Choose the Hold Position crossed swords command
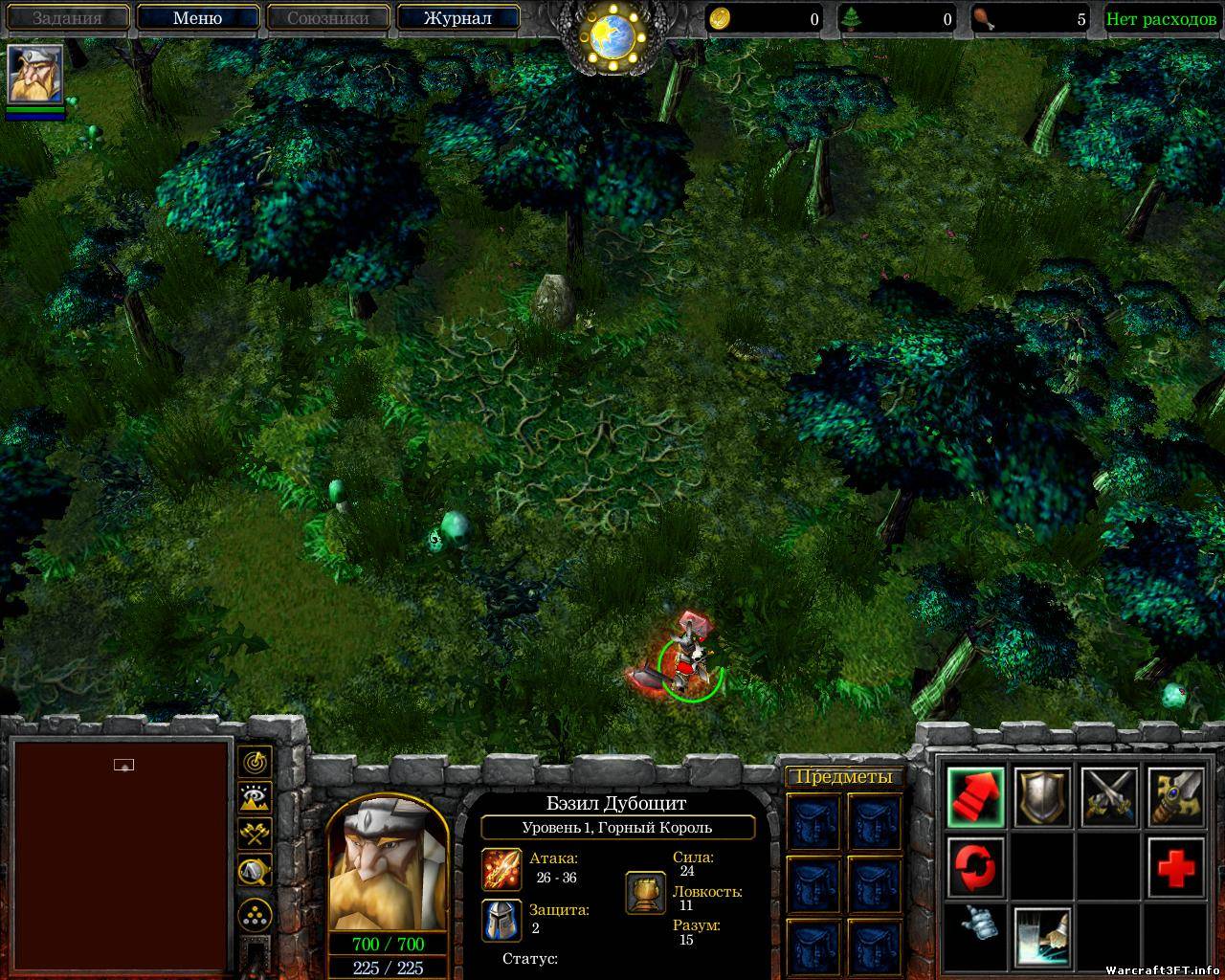The width and height of the screenshot is (1225, 980). click(x=1109, y=796)
